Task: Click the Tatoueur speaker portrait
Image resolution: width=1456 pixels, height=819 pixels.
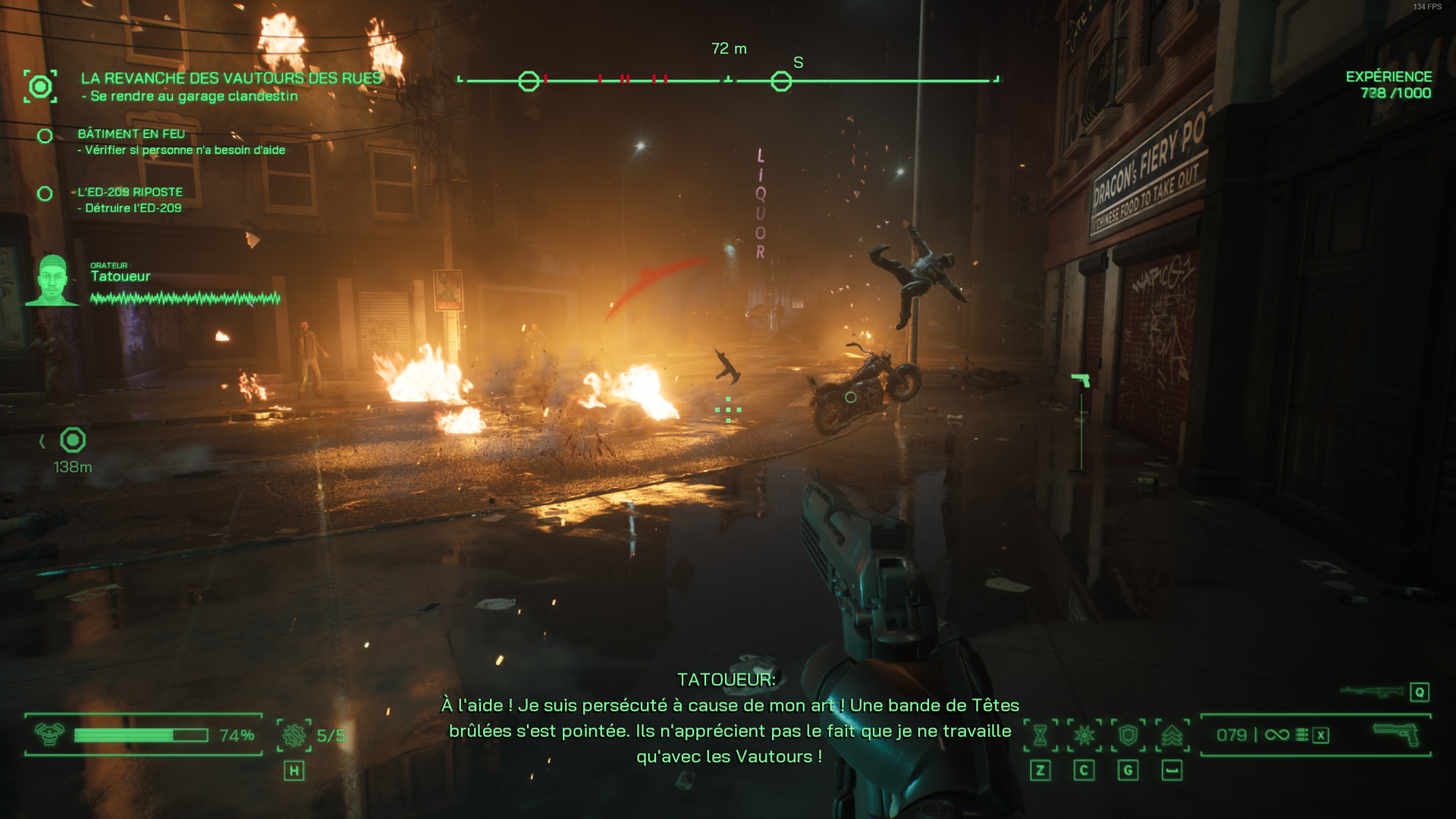Action: [x=52, y=281]
